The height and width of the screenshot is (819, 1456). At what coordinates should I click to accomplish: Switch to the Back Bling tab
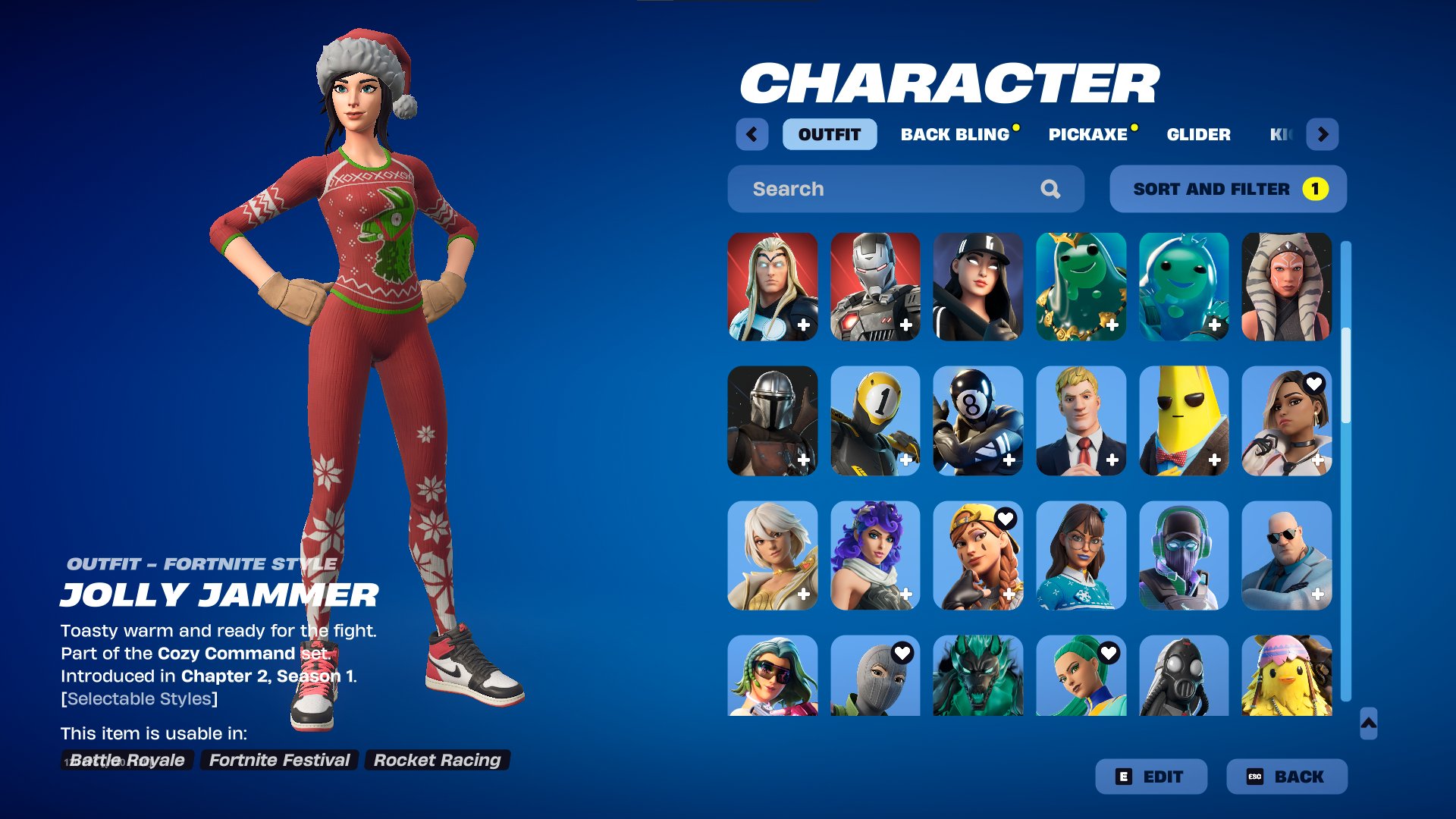tap(955, 134)
